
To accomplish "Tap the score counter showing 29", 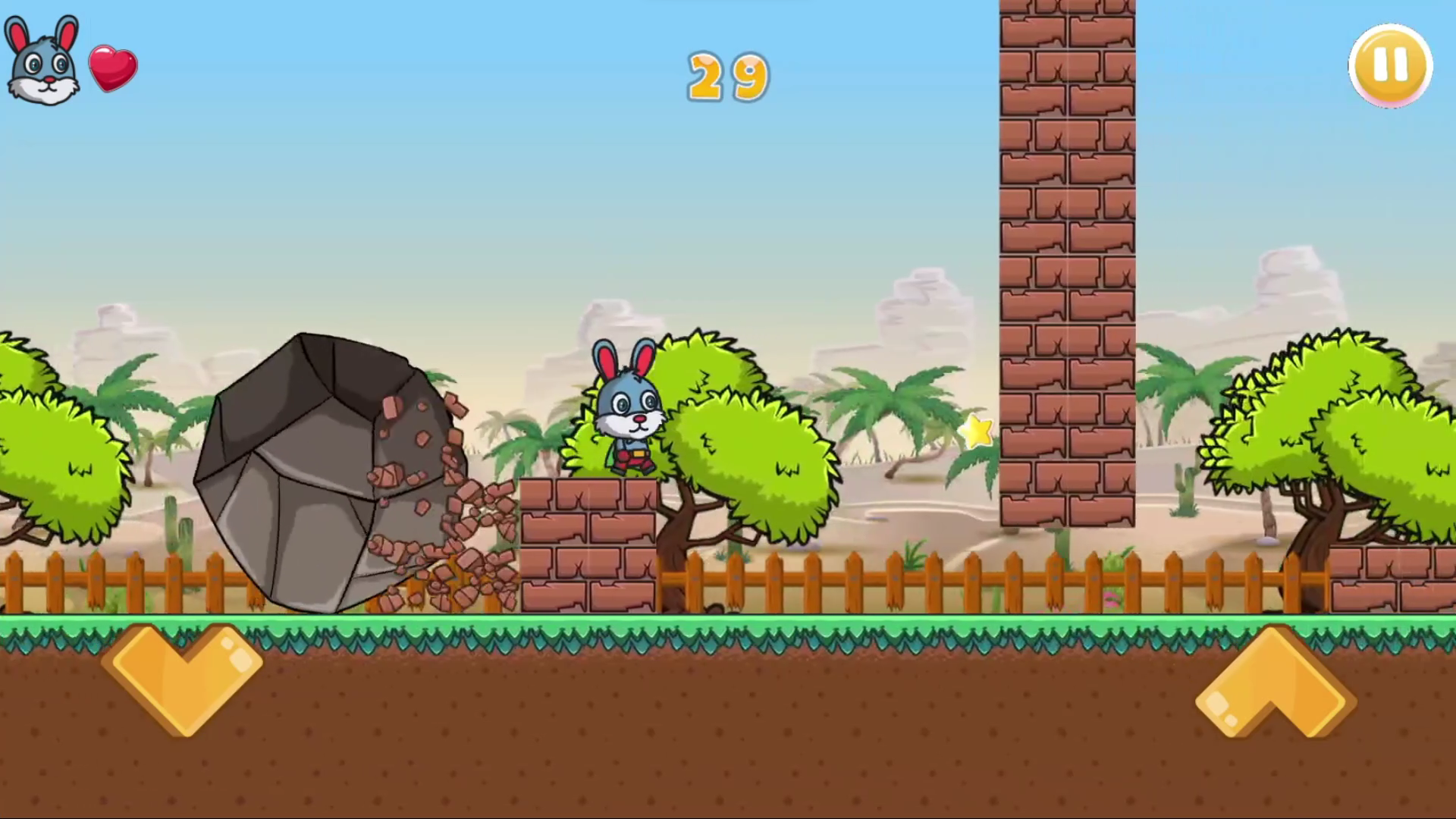I will [726, 76].
